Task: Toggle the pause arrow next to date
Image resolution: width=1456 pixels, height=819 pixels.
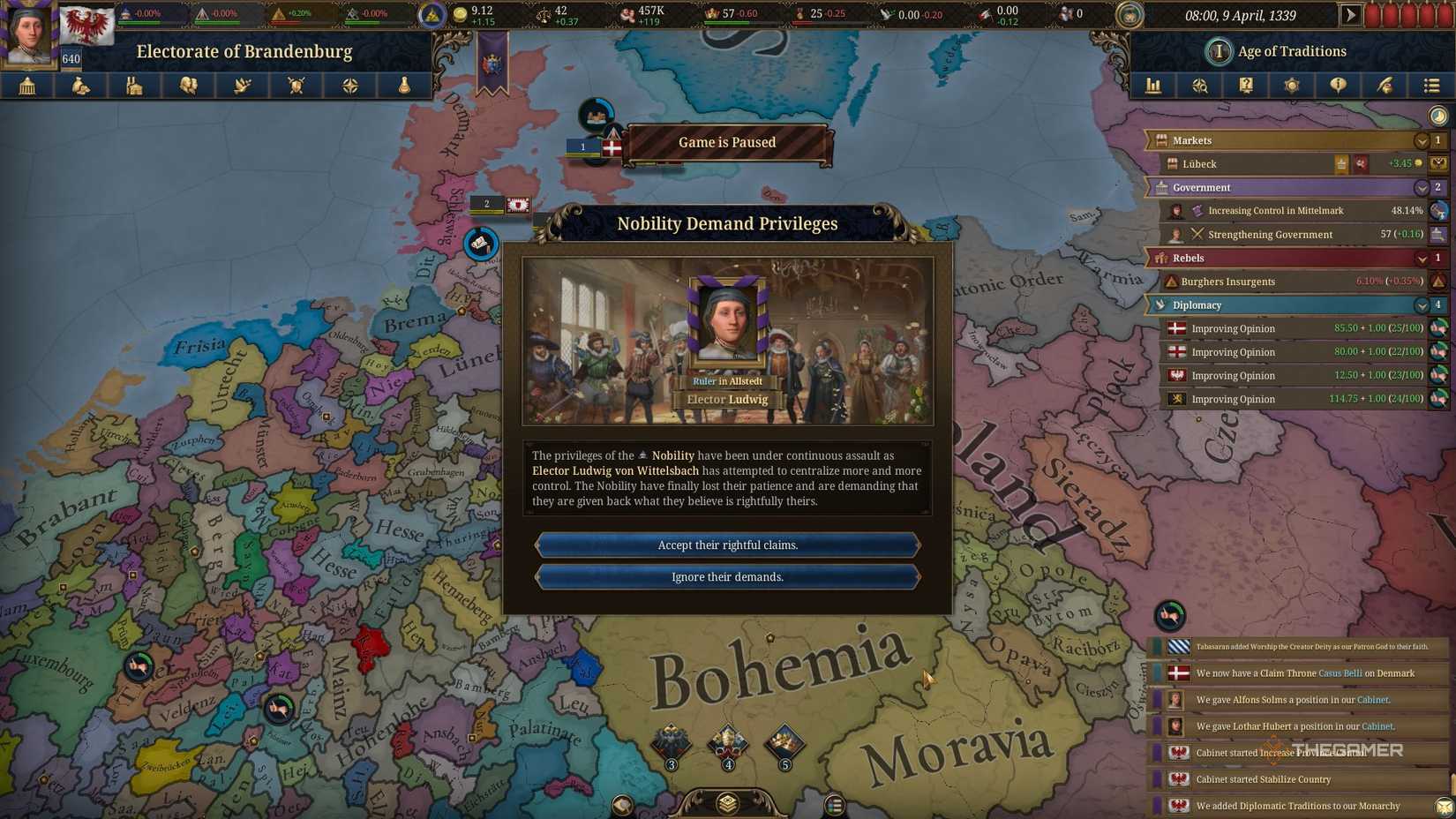Action: [1351, 14]
